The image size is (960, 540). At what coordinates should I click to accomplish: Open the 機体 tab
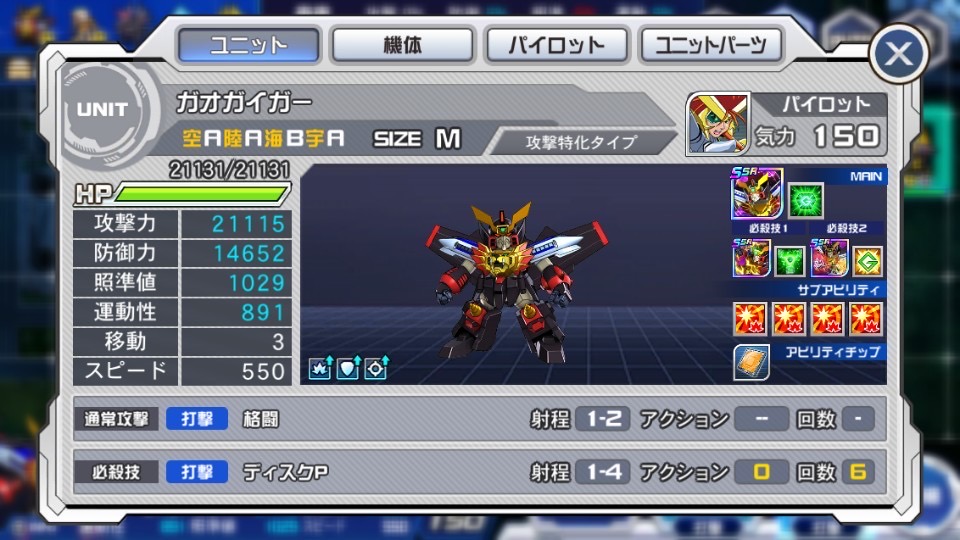coord(402,45)
